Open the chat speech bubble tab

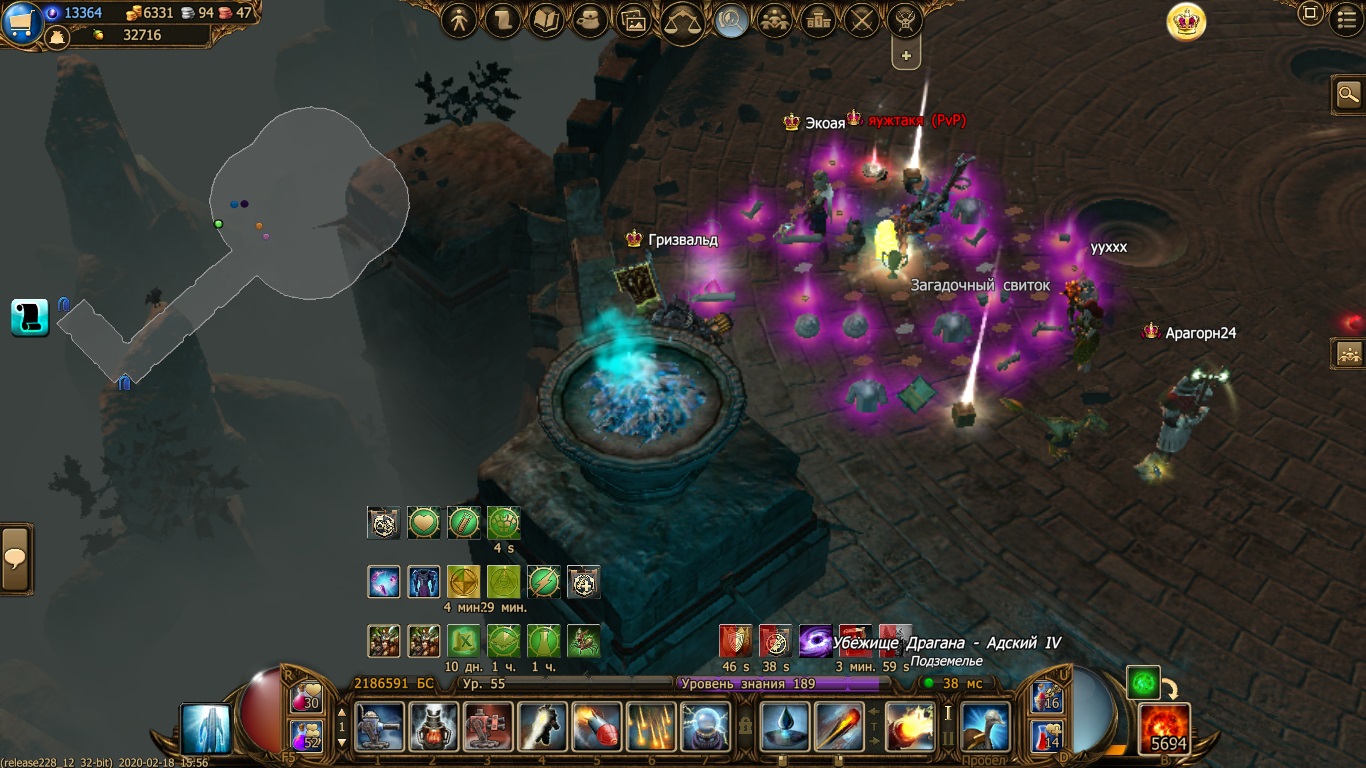[15, 558]
